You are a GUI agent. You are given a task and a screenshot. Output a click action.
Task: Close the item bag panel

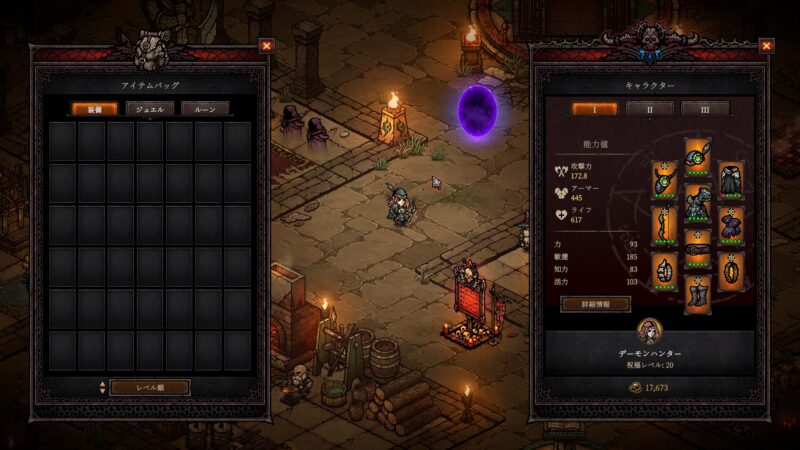[266, 45]
